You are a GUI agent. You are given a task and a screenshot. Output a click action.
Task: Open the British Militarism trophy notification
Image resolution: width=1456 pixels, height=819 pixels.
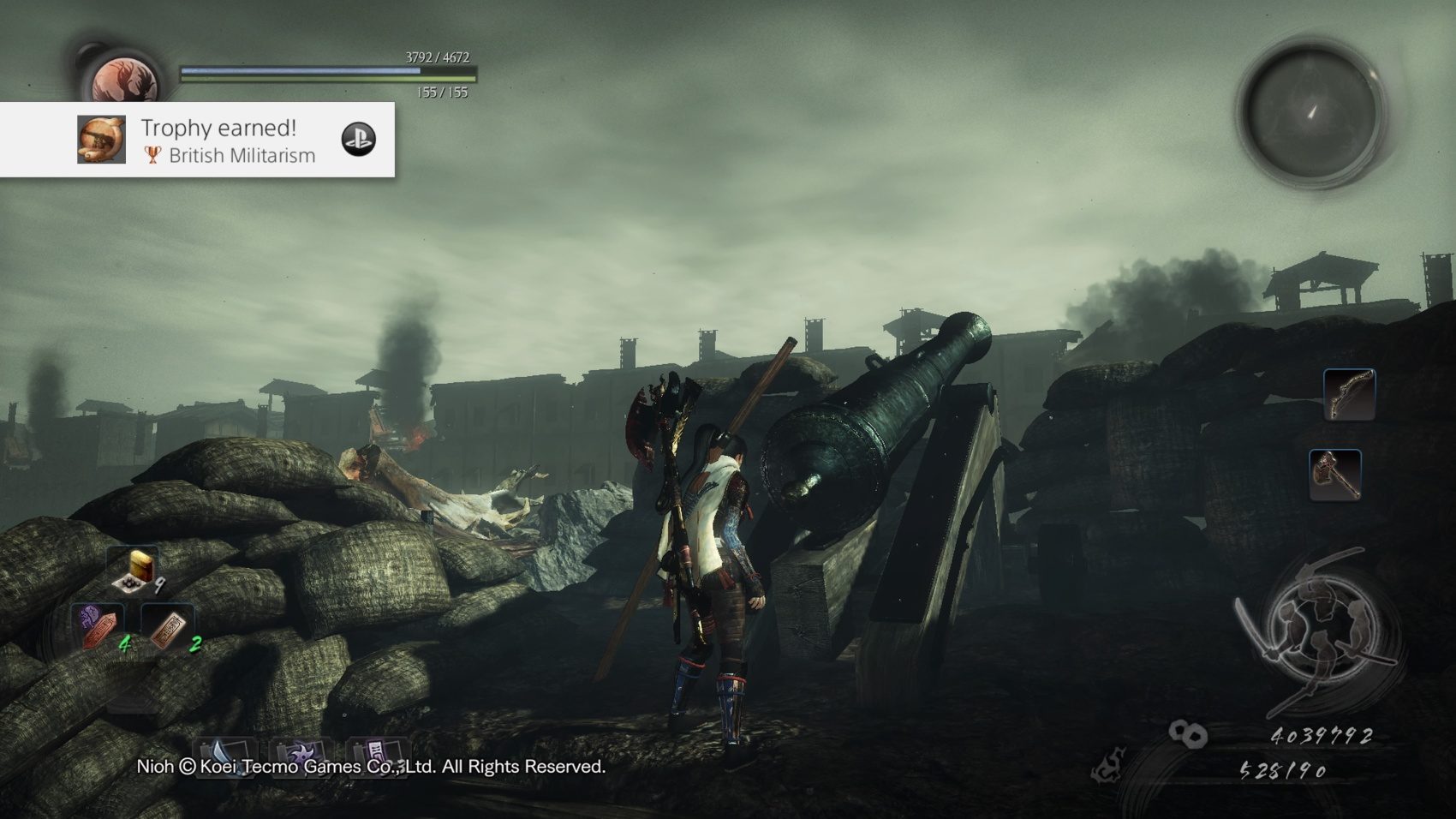227,140
